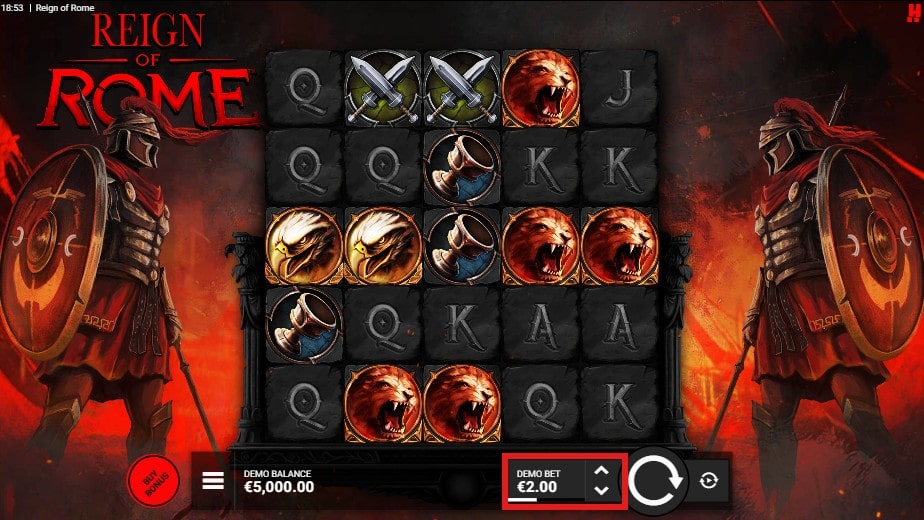Screen dimensions: 924x520
Task: Open the Demo Bet amount selector
Action: pos(545,481)
